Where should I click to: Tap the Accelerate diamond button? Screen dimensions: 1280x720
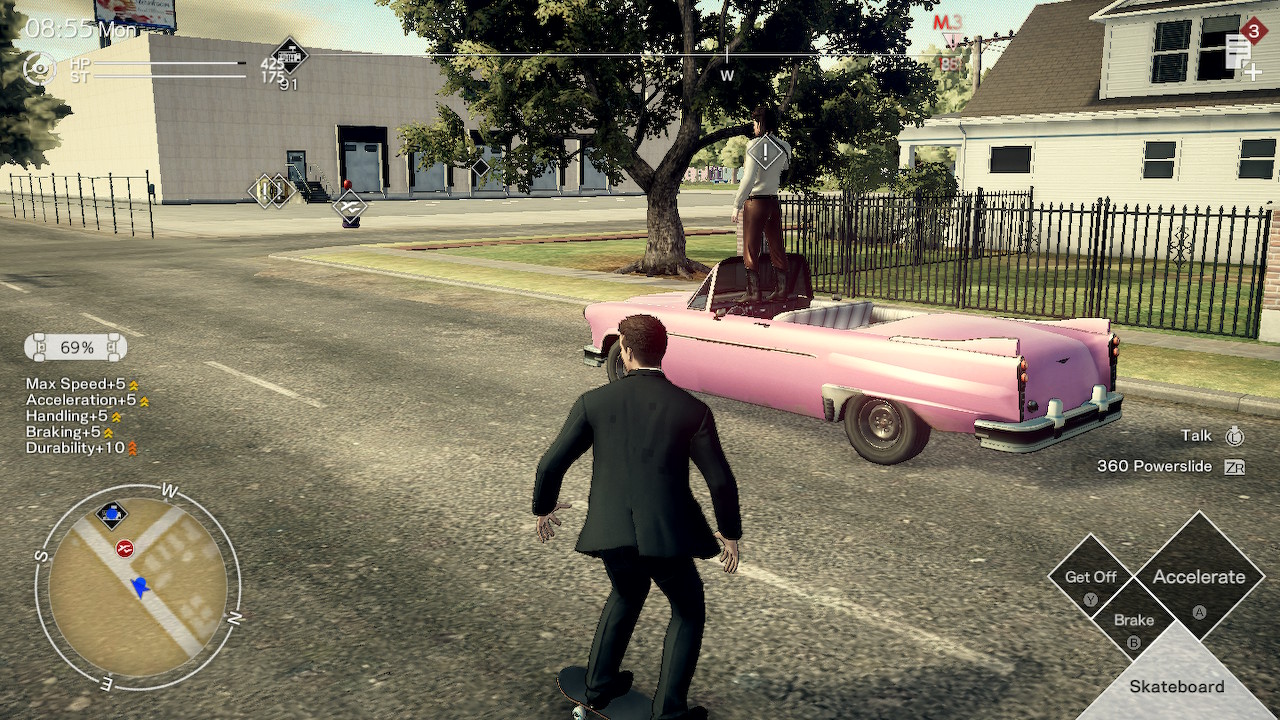[1199, 577]
